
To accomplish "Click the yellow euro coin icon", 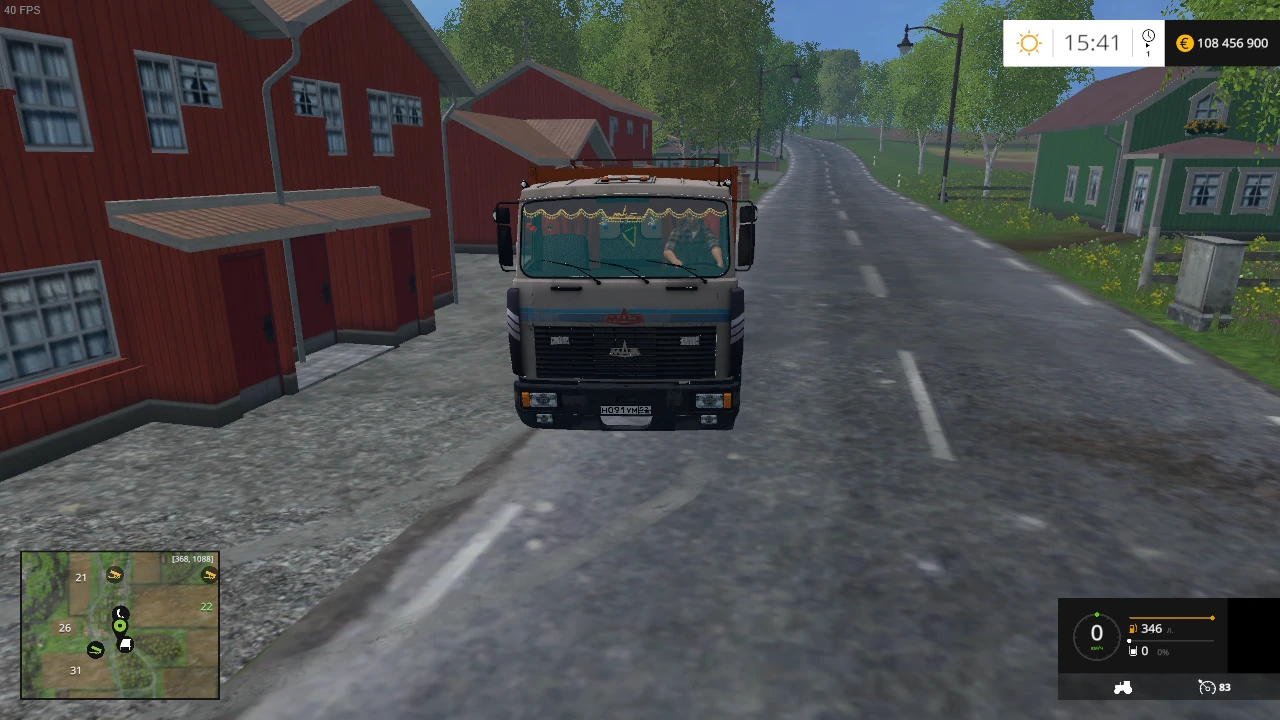I will 1185,43.
